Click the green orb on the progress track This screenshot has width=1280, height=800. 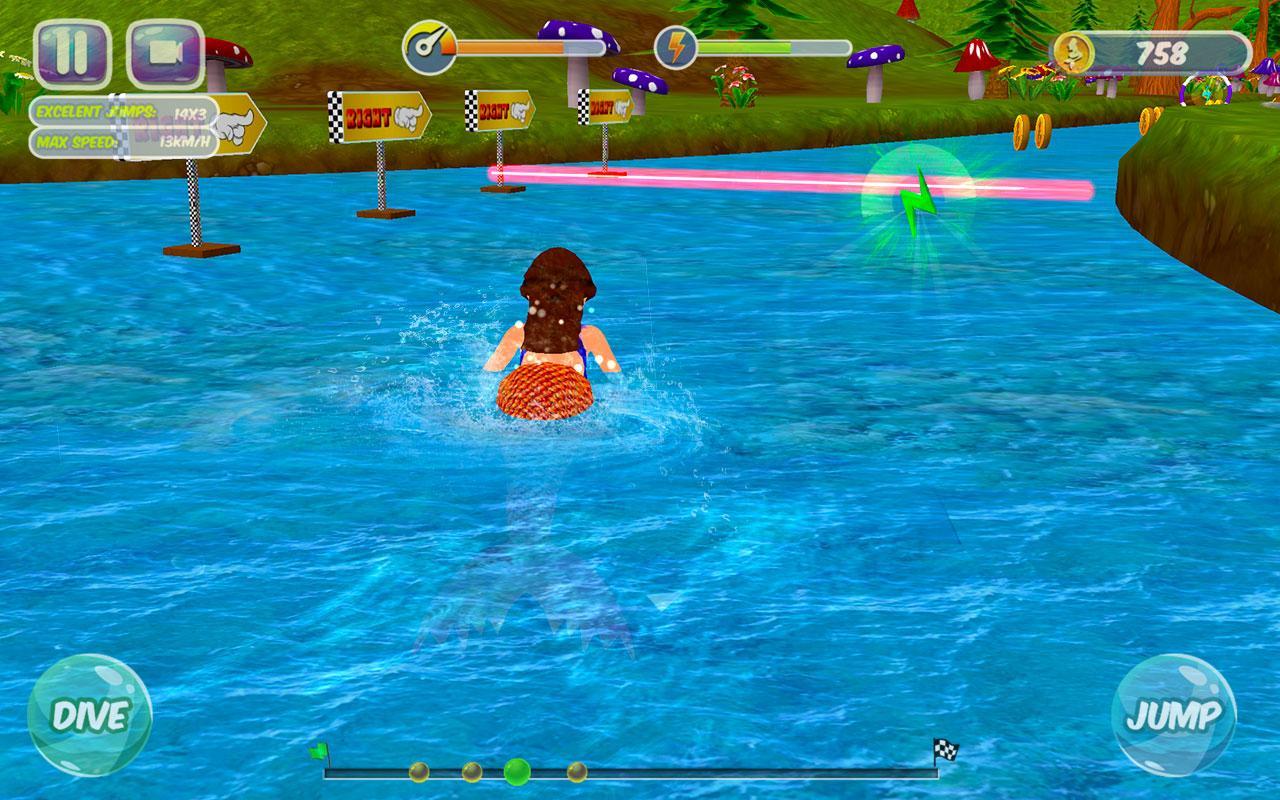(x=516, y=771)
